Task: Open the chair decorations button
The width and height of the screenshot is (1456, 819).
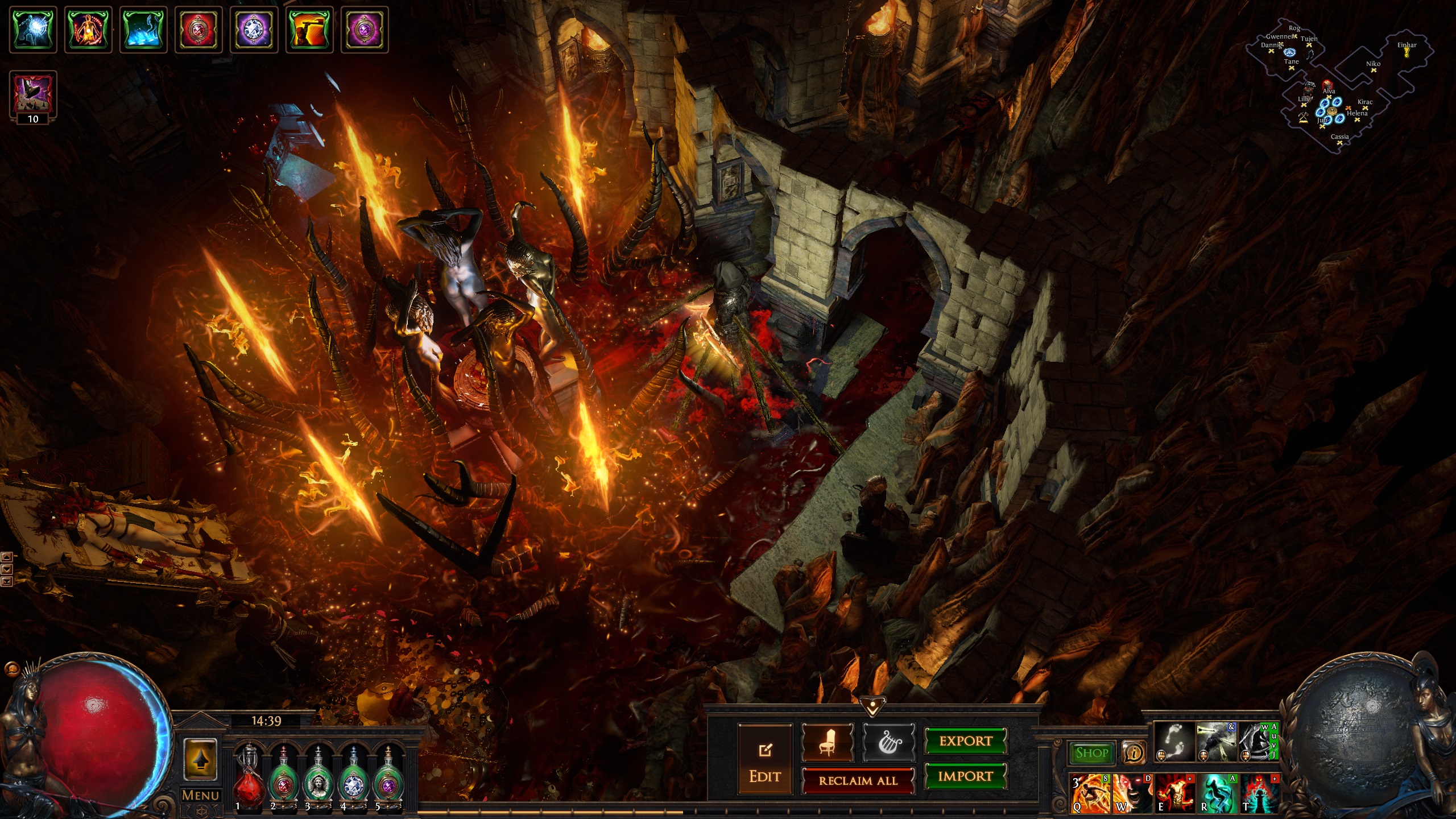Action: [x=828, y=742]
